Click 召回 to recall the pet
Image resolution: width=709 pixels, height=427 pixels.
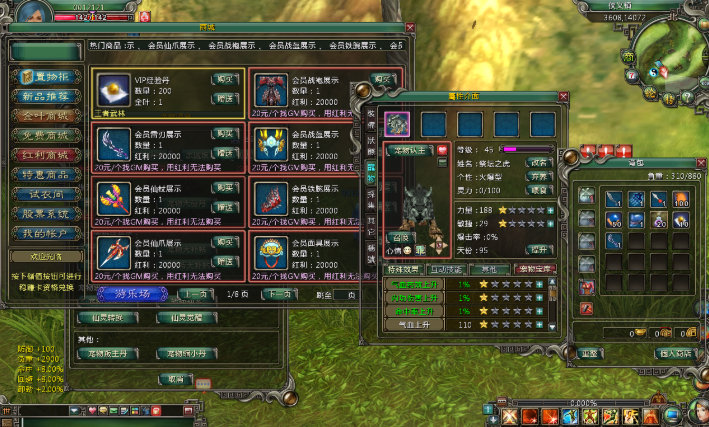(398, 239)
